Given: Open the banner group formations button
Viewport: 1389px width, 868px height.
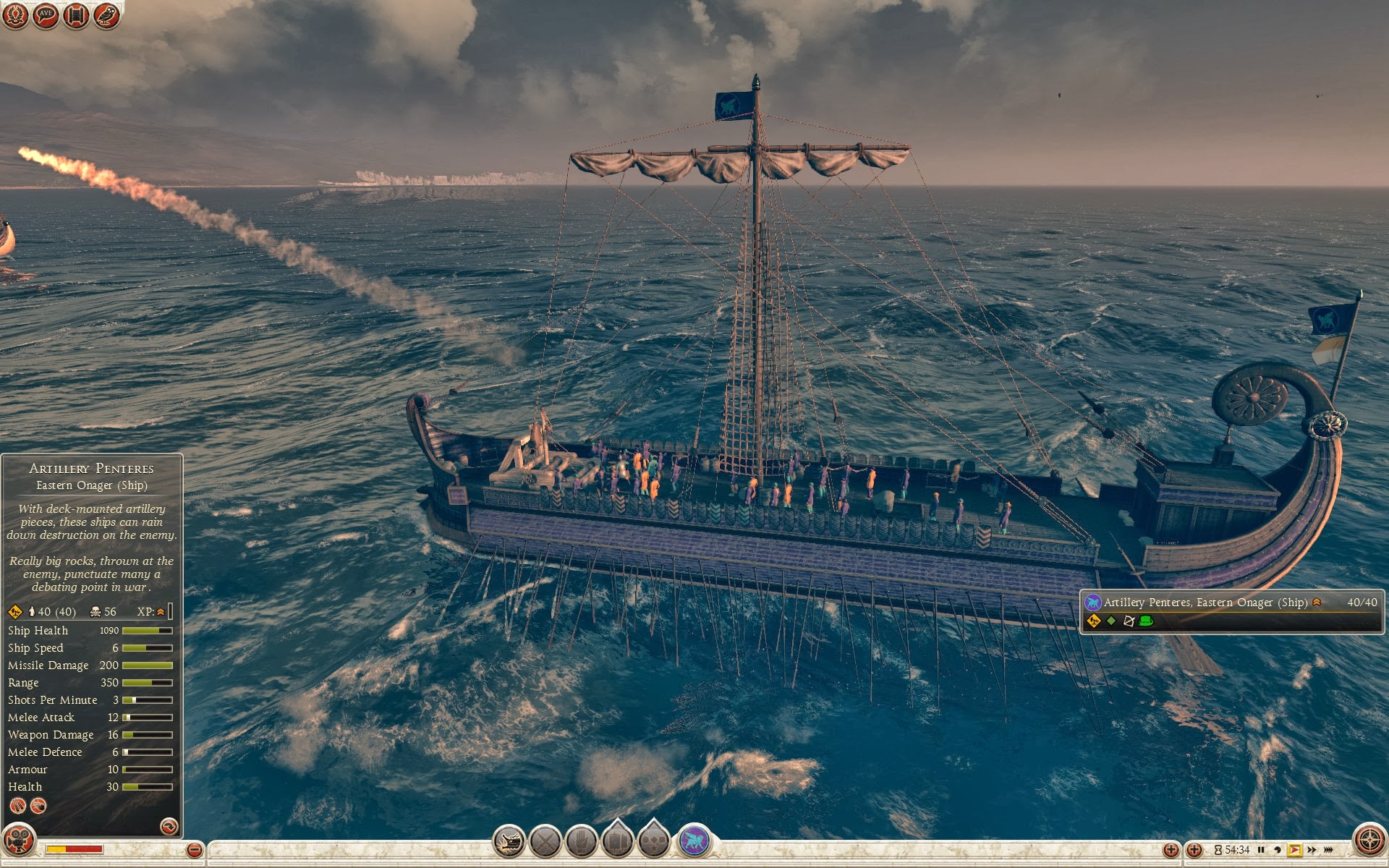Looking at the screenshot, I should (x=618, y=841).
